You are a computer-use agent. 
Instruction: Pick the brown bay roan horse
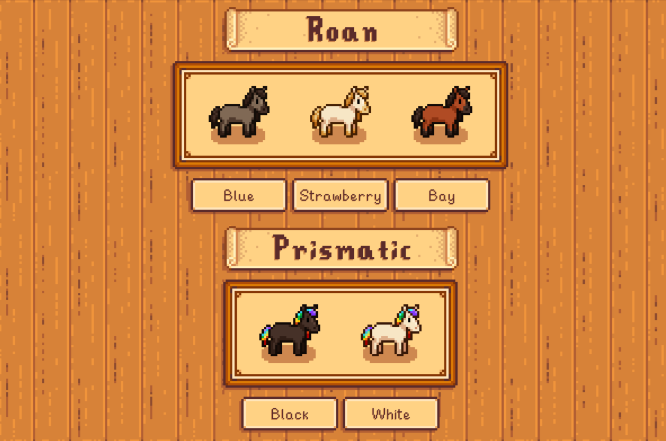tap(441, 112)
